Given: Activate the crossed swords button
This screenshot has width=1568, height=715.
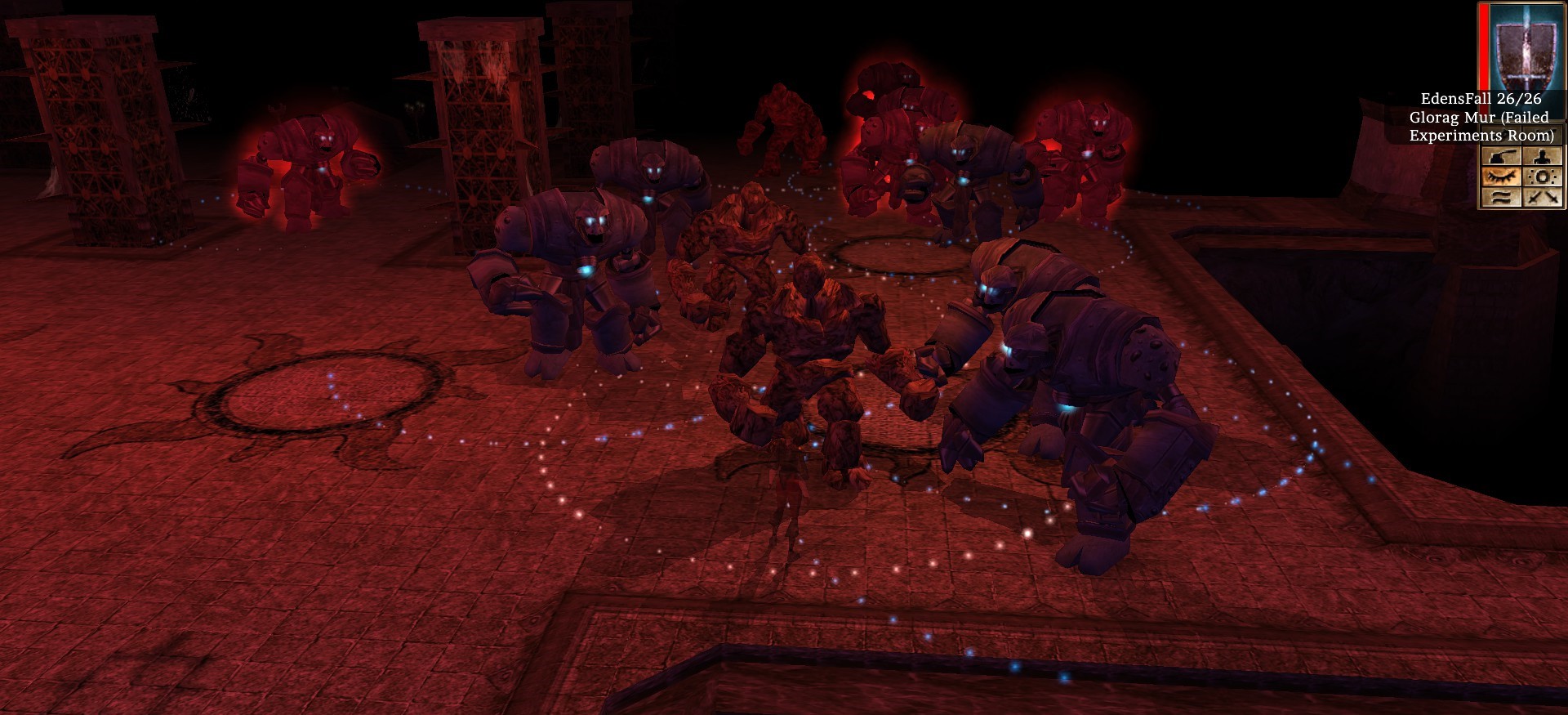Looking at the screenshot, I should pos(1542,197).
